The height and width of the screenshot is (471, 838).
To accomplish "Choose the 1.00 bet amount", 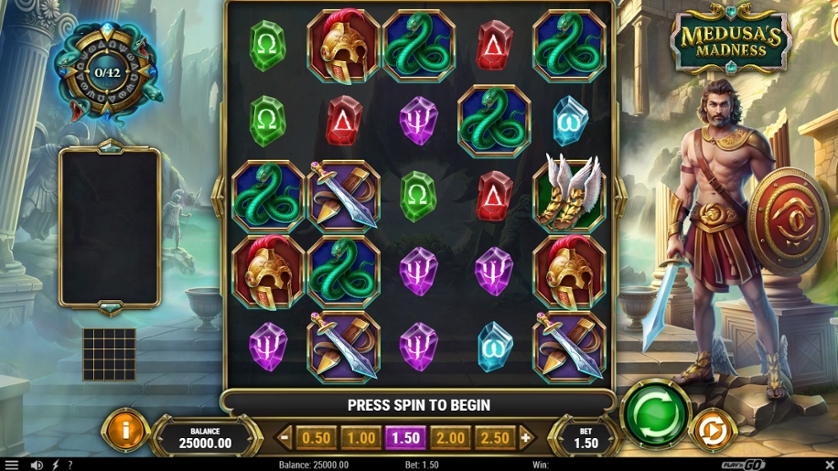I will click(x=361, y=438).
